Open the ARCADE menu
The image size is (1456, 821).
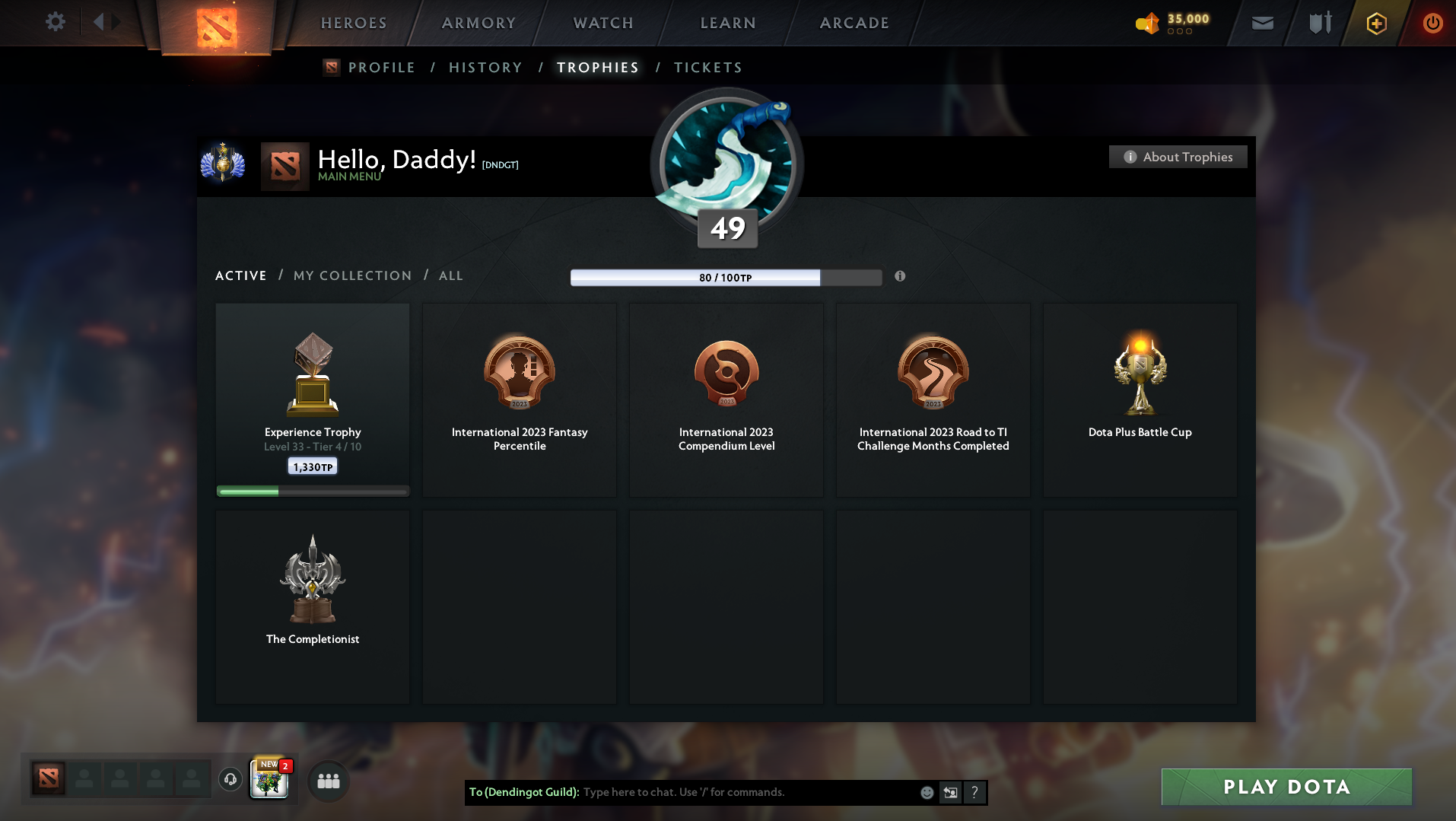pos(854,22)
